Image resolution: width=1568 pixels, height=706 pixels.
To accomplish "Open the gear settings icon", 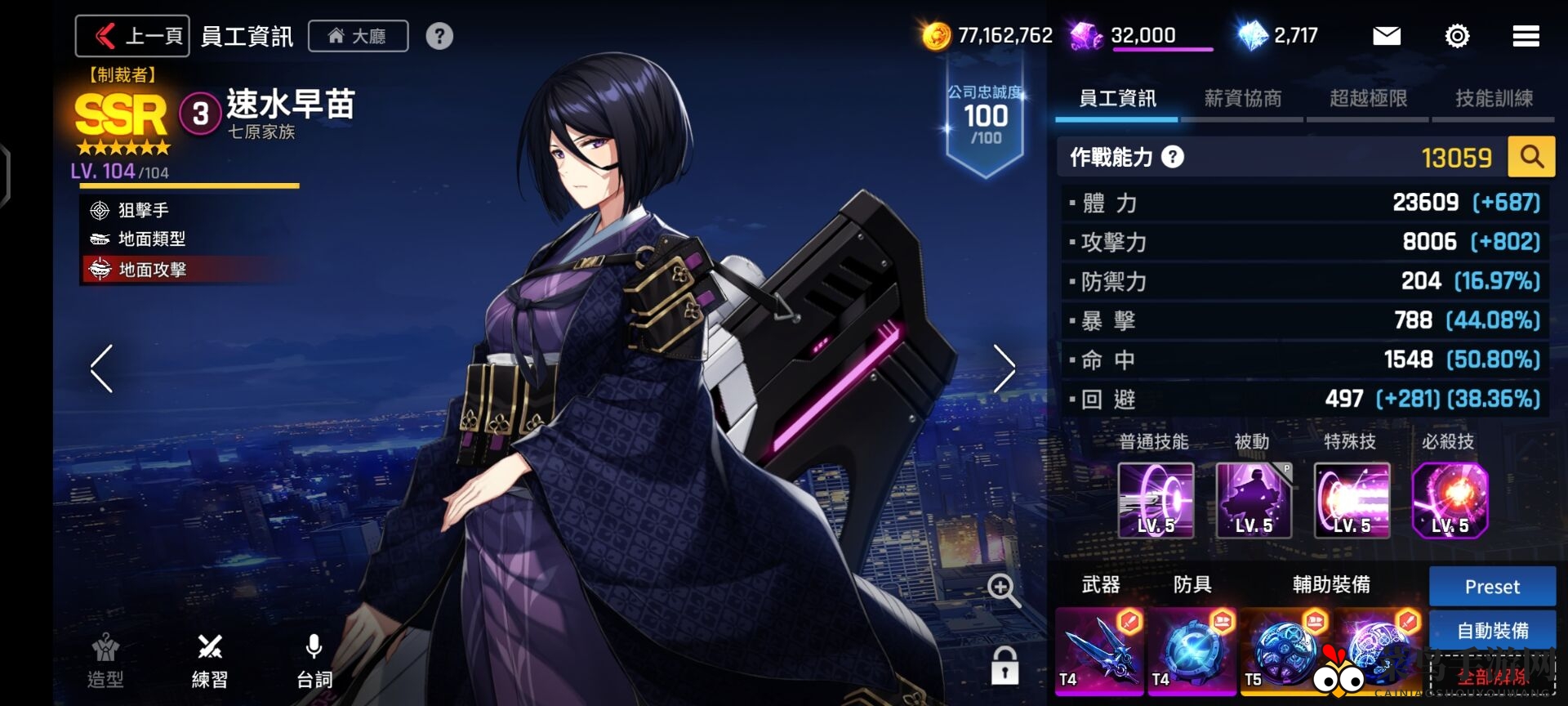I will pyautogui.click(x=1457, y=36).
